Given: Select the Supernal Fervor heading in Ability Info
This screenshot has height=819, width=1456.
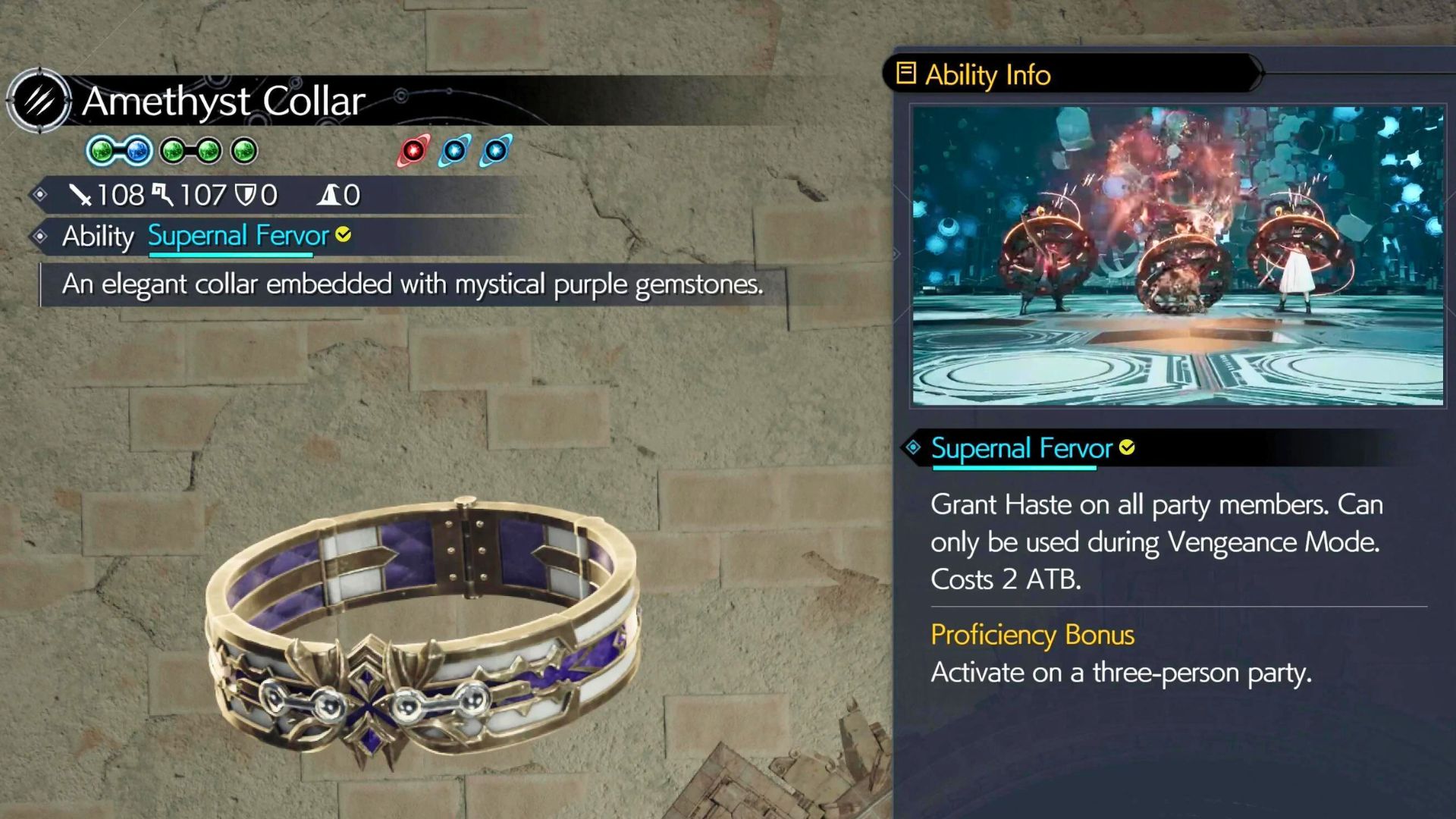Looking at the screenshot, I should point(1021,448).
